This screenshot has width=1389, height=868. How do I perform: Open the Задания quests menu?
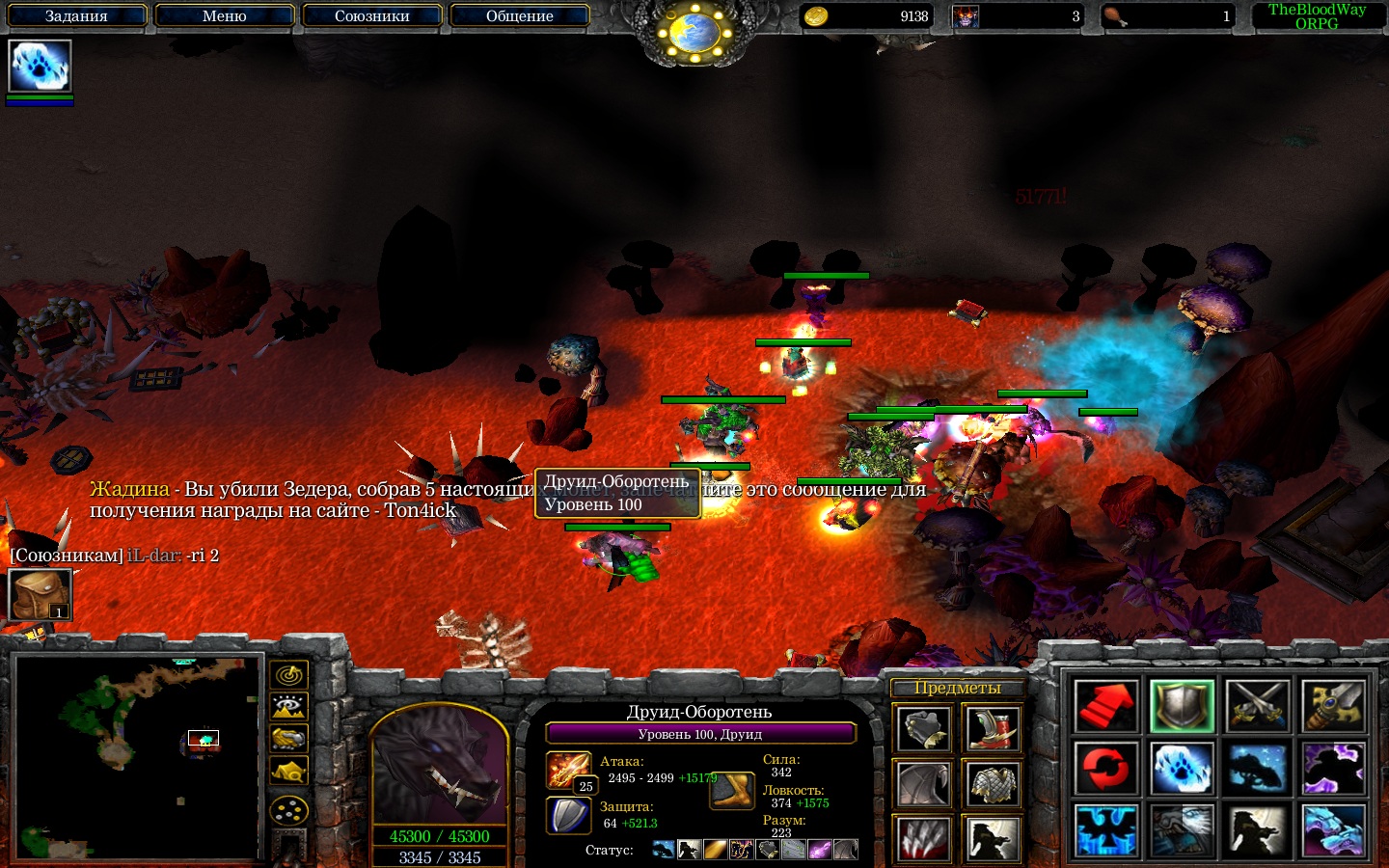76,15
